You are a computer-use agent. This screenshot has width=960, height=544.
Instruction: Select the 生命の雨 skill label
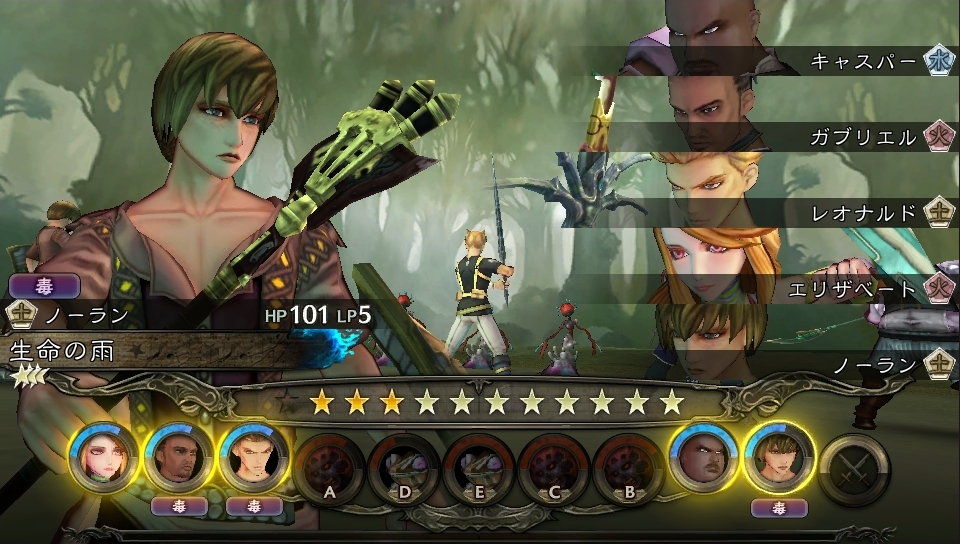pyautogui.click(x=62, y=351)
